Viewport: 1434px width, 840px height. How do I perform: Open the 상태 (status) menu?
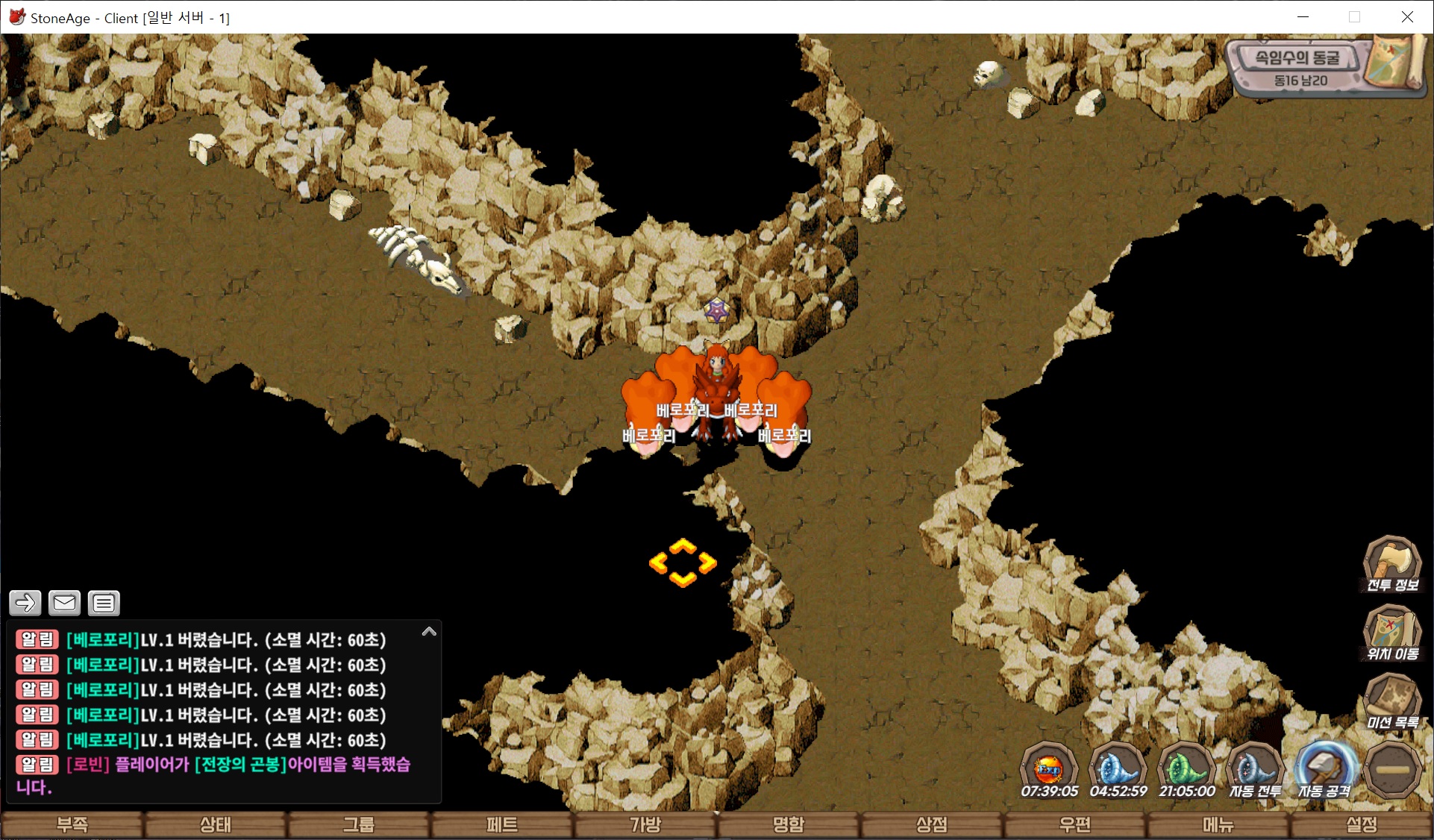(x=215, y=824)
